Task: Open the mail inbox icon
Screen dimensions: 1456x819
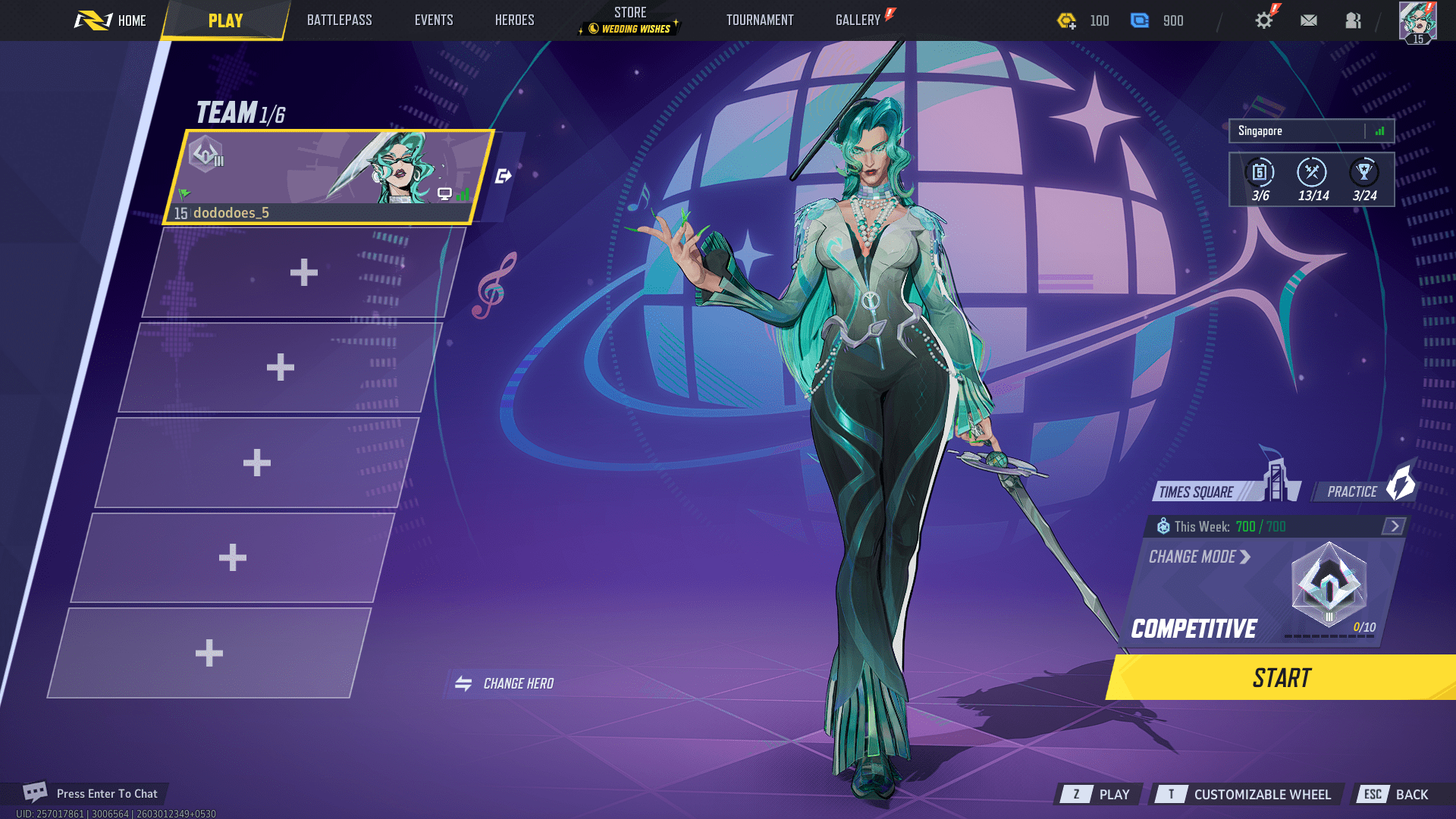Action: (x=1308, y=20)
